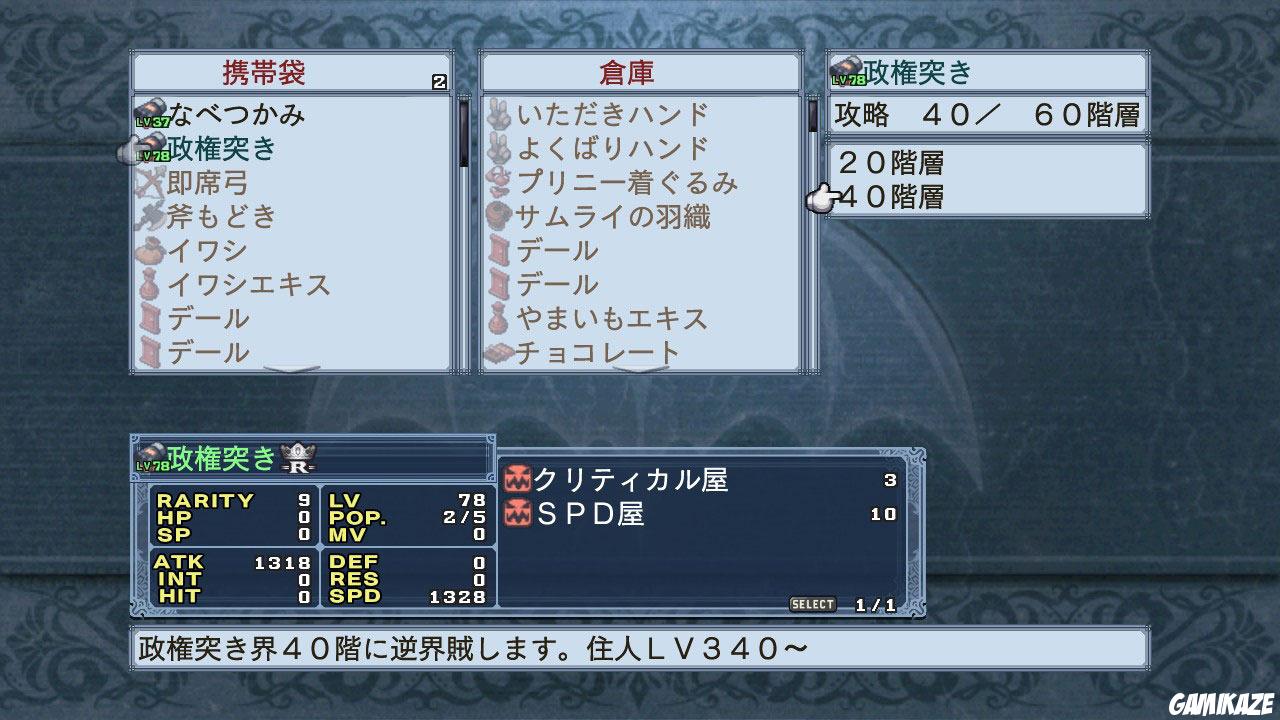The image size is (1280, 720).
Task: Switch to the 携帯袋 tab
Action: 260,72
